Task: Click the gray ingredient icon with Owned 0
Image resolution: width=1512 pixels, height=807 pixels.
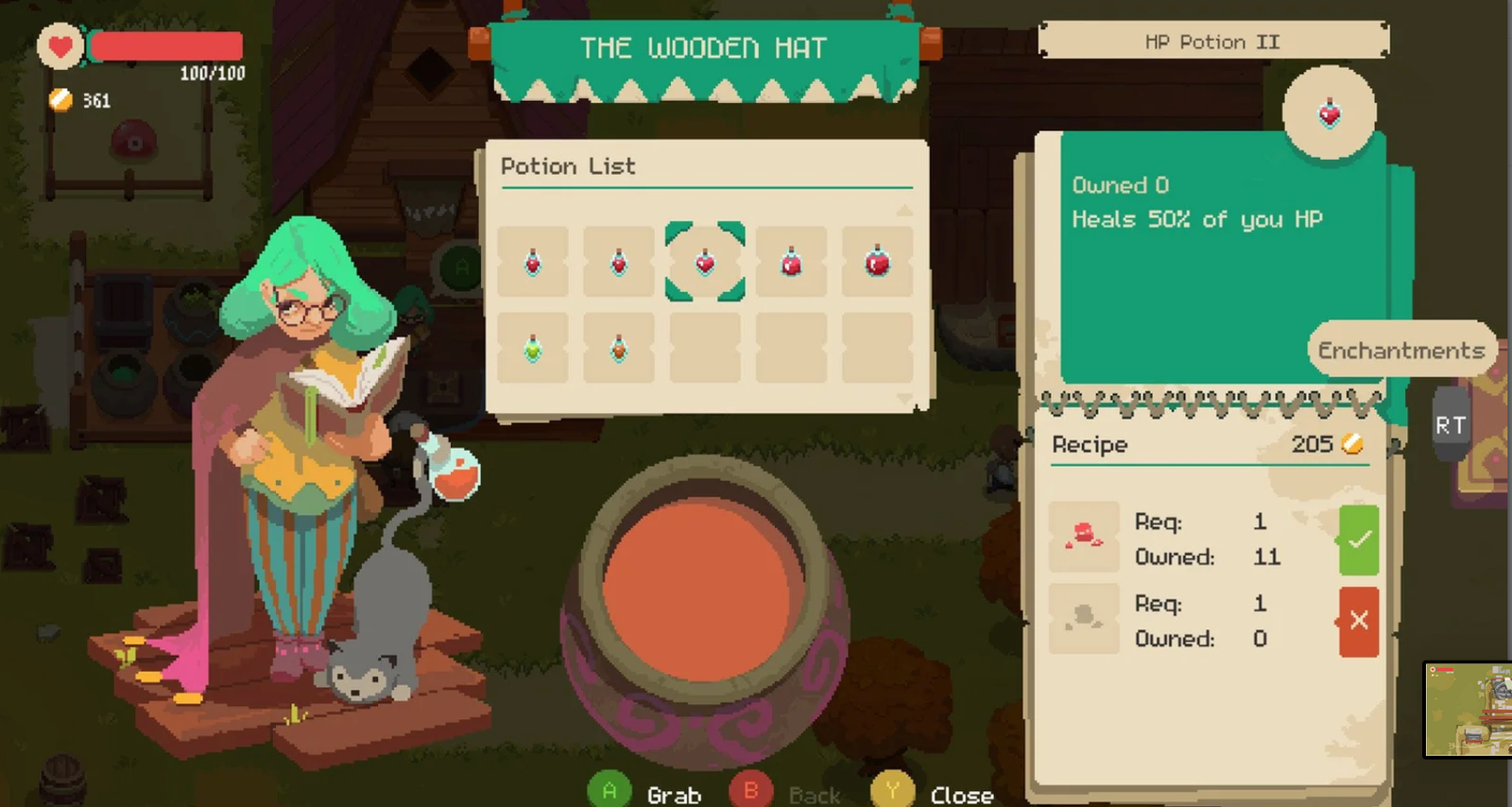Action: [1084, 616]
